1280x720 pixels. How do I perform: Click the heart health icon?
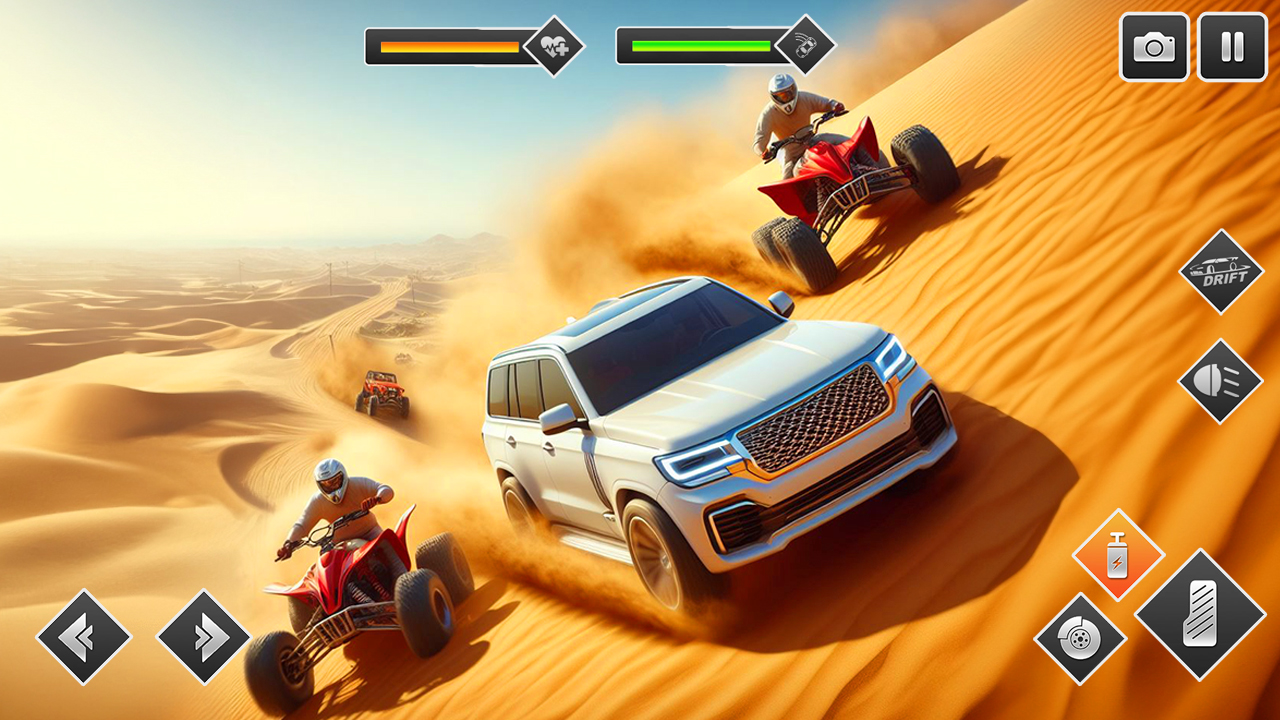(556, 44)
